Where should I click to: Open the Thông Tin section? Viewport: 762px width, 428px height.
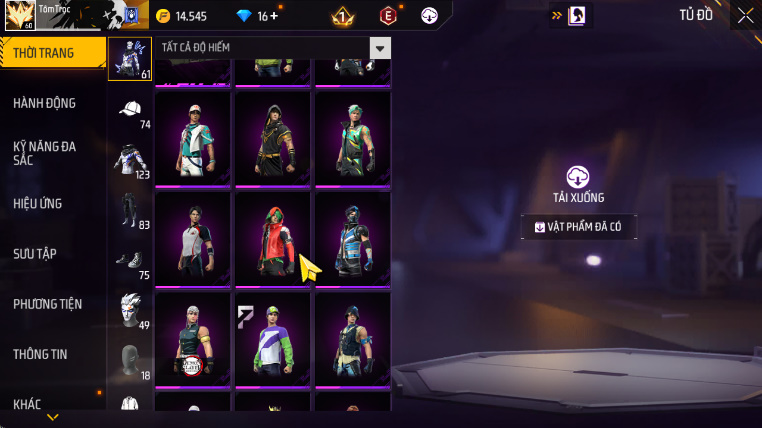(x=40, y=353)
